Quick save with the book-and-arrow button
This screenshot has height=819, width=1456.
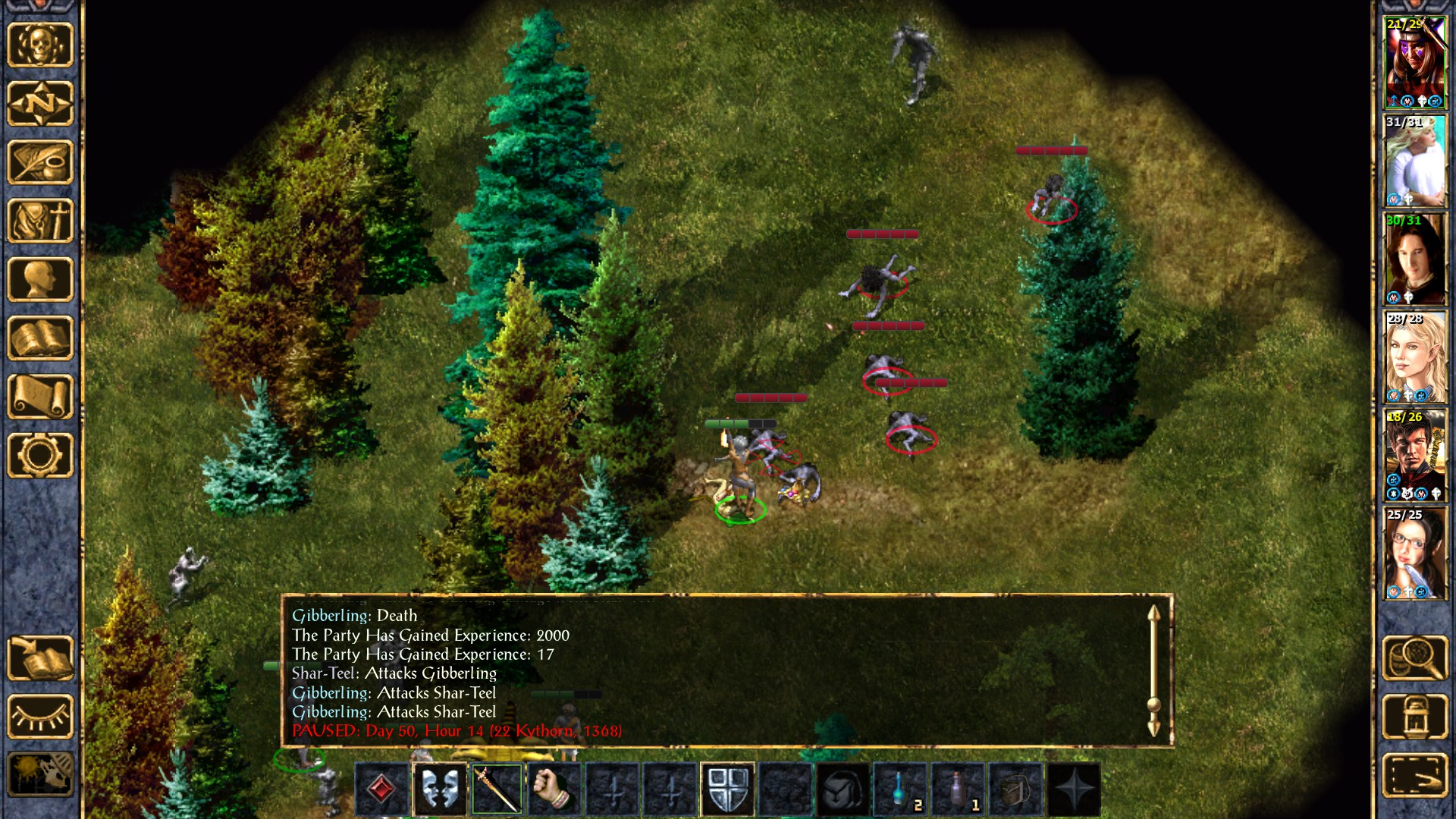[40, 658]
